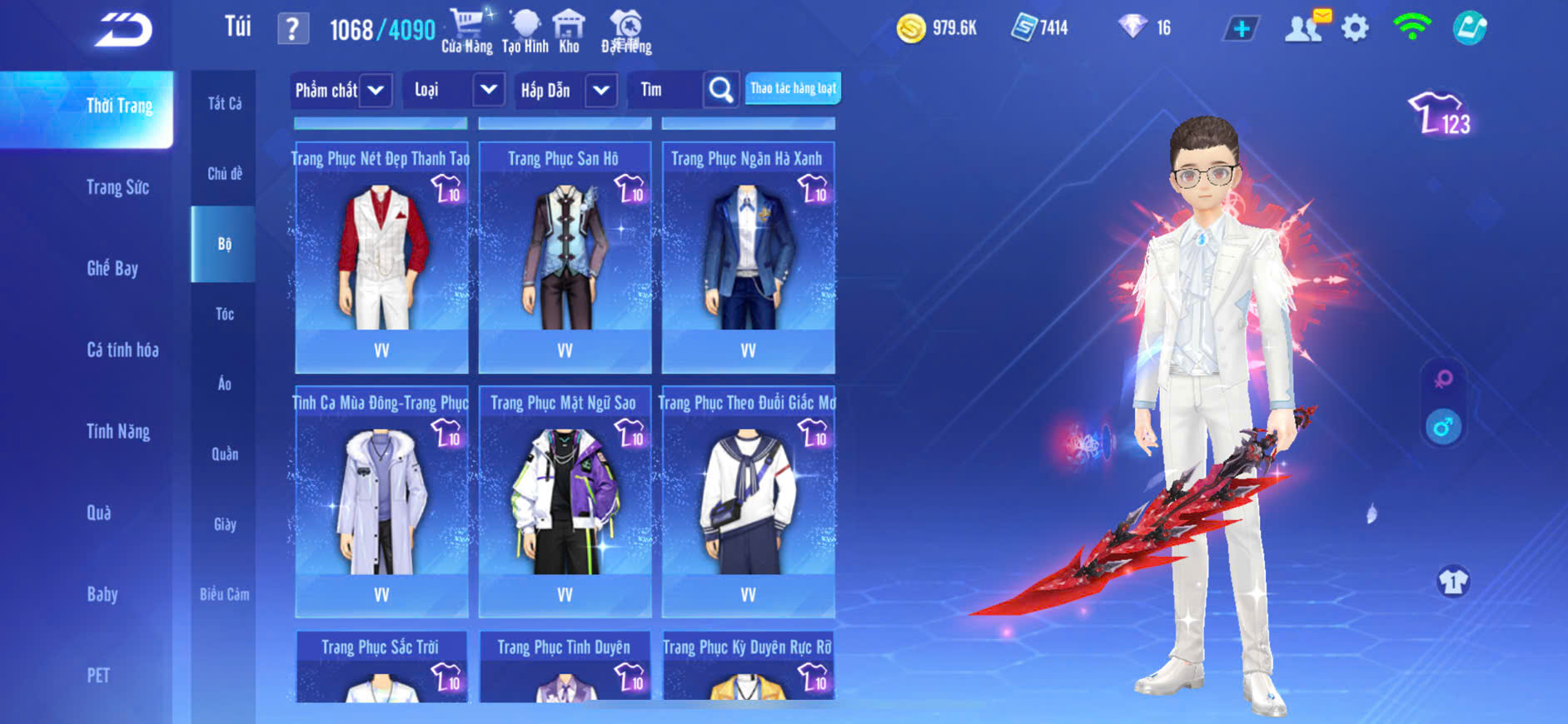This screenshot has width=1568, height=724.
Task: Pick Trang Phục Mặt Ngữ Sao outfit
Action: [x=565, y=502]
